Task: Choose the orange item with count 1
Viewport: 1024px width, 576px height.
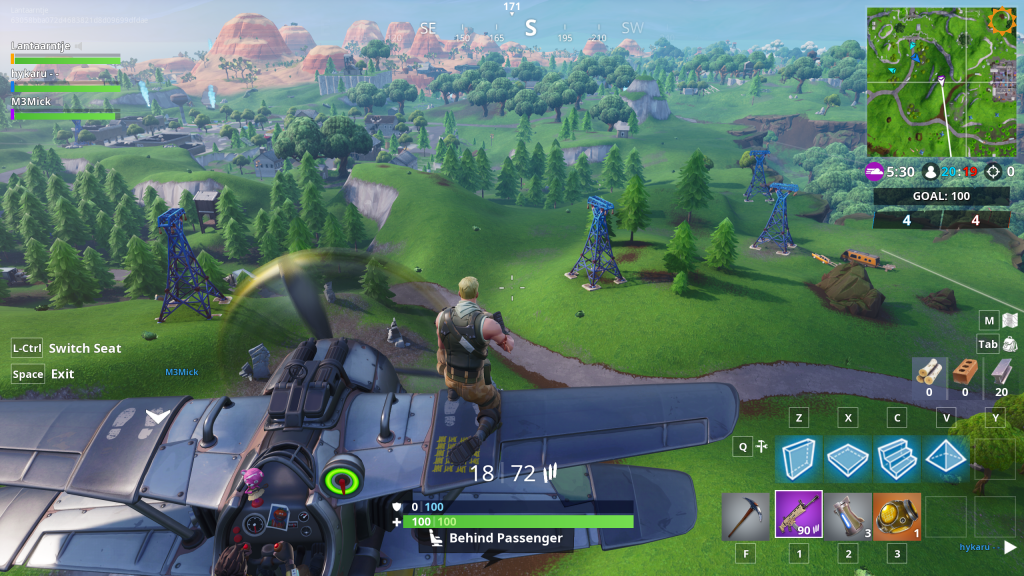Action: click(898, 515)
